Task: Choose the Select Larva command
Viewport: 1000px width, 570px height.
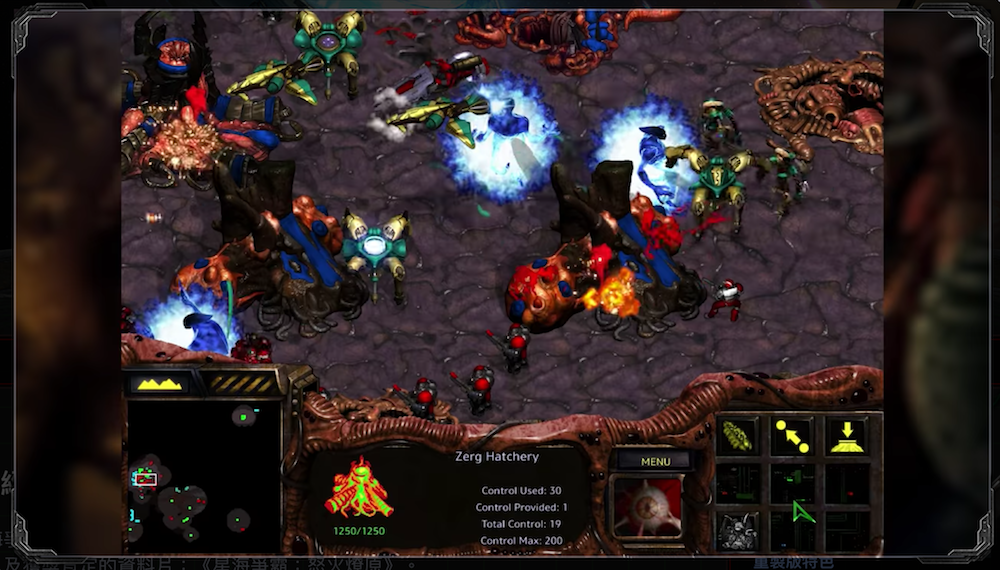Action: click(737, 436)
